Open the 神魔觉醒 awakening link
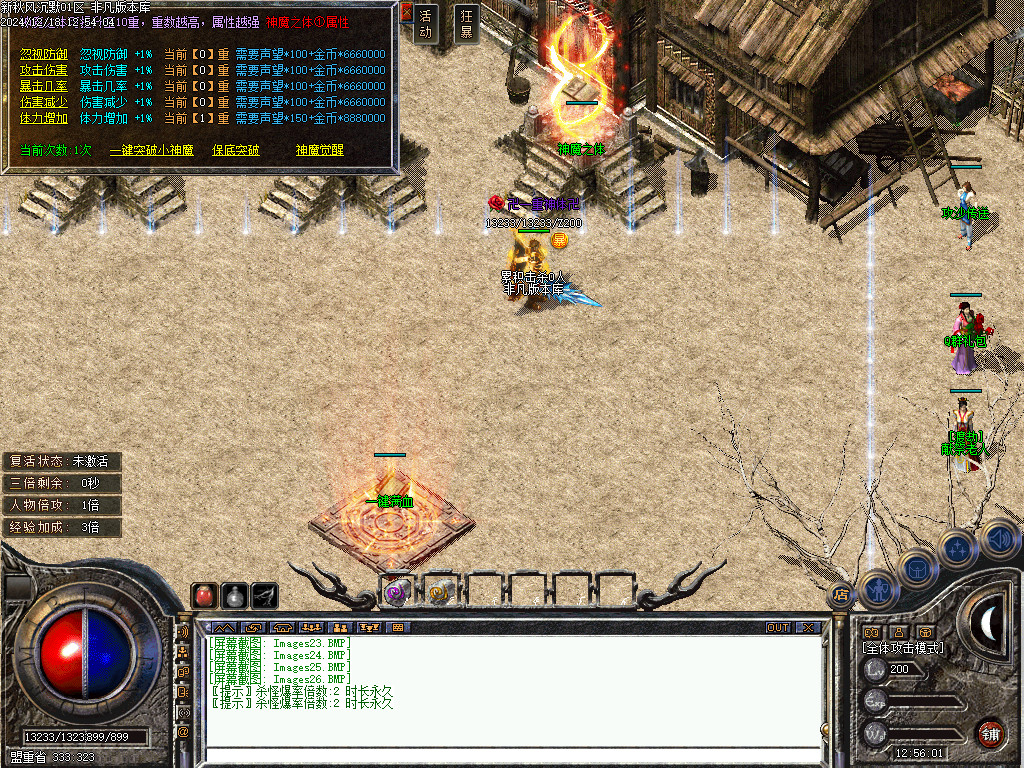Image resolution: width=1024 pixels, height=768 pixels. tap(319, 150)
